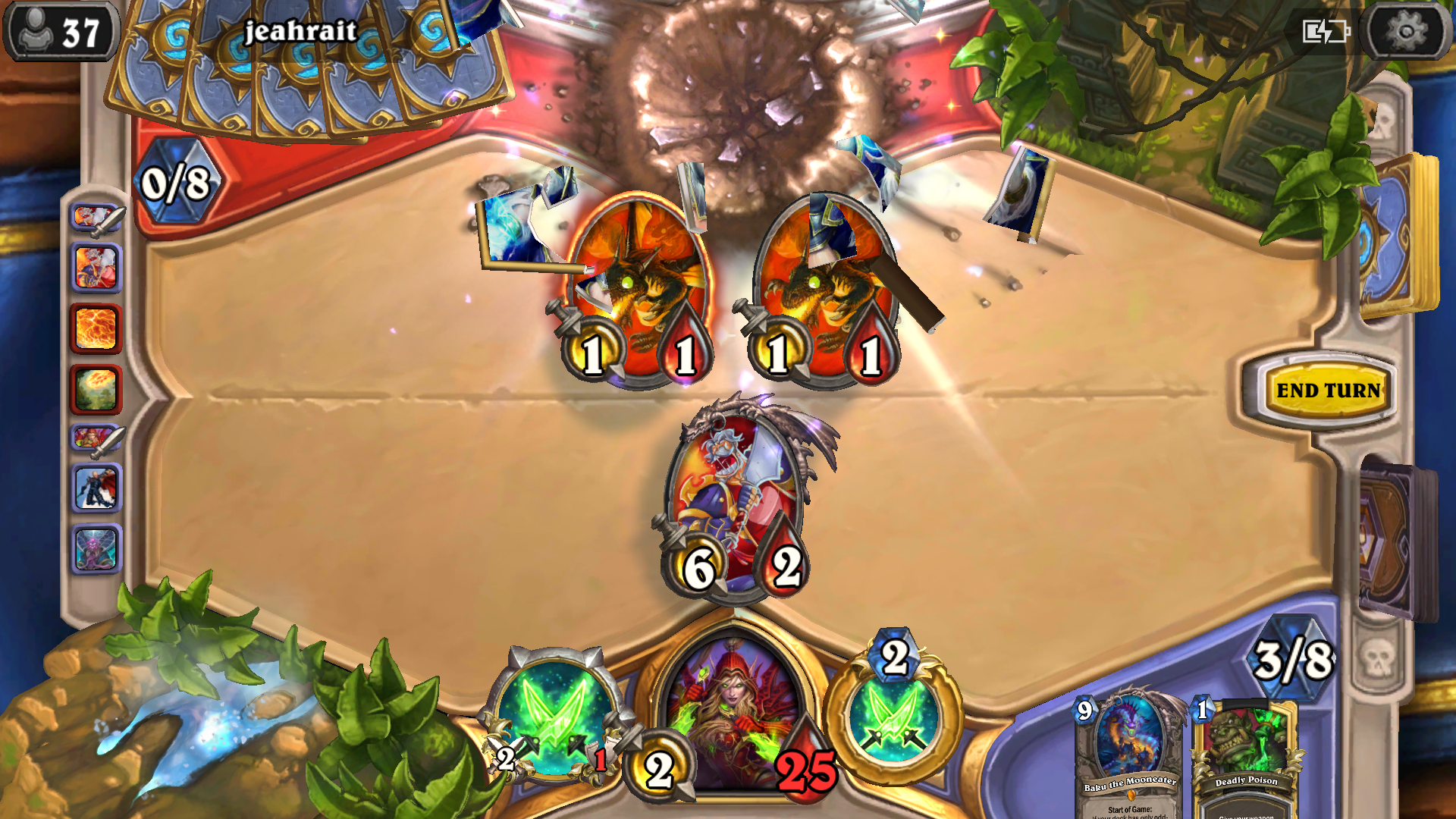Click the END TURN button
This screenshot has height=819, width=1456.
(1327, 391)
